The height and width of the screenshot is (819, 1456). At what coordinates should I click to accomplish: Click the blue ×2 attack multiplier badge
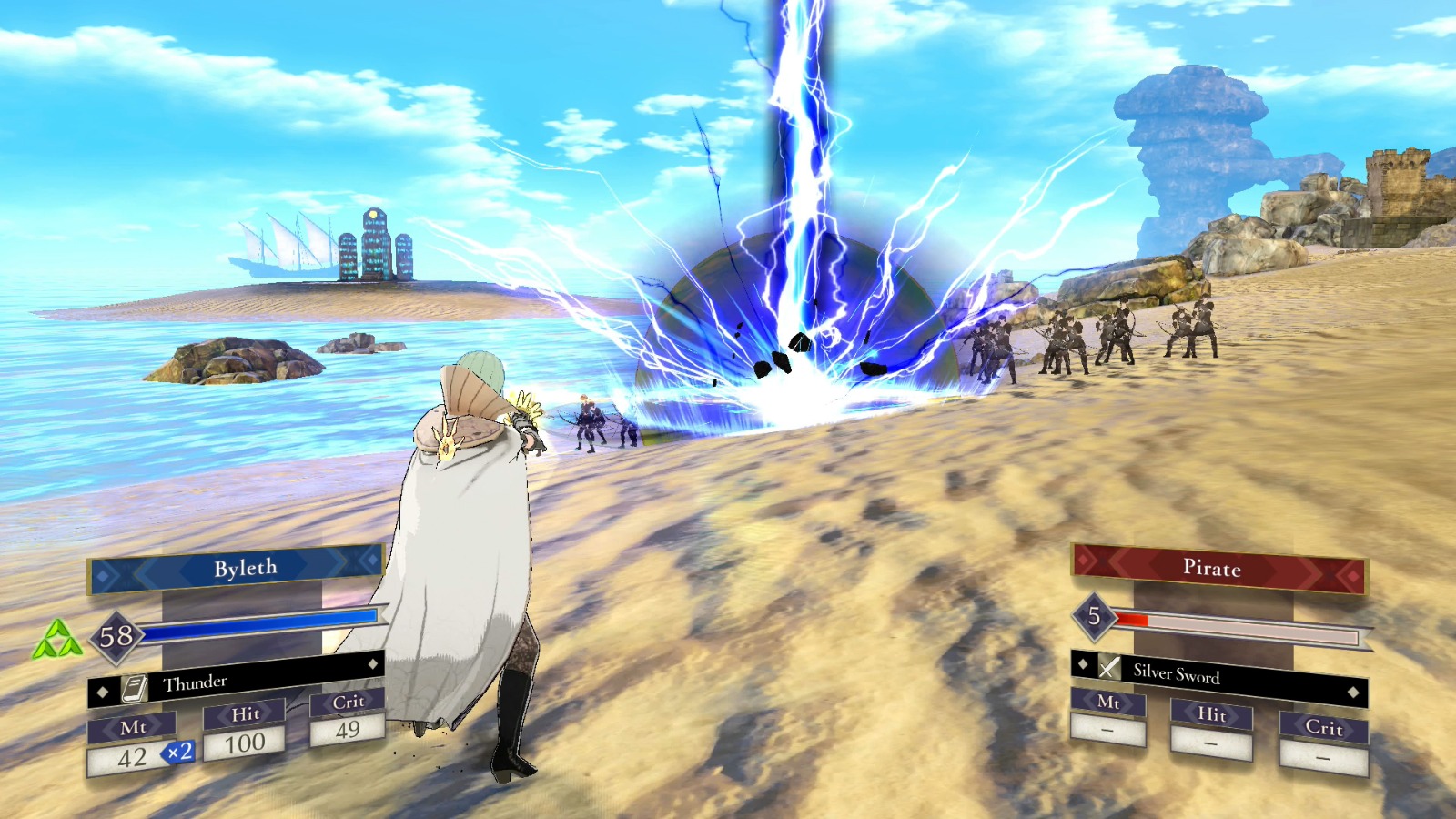pyautogui.click(x=178, y=753)
